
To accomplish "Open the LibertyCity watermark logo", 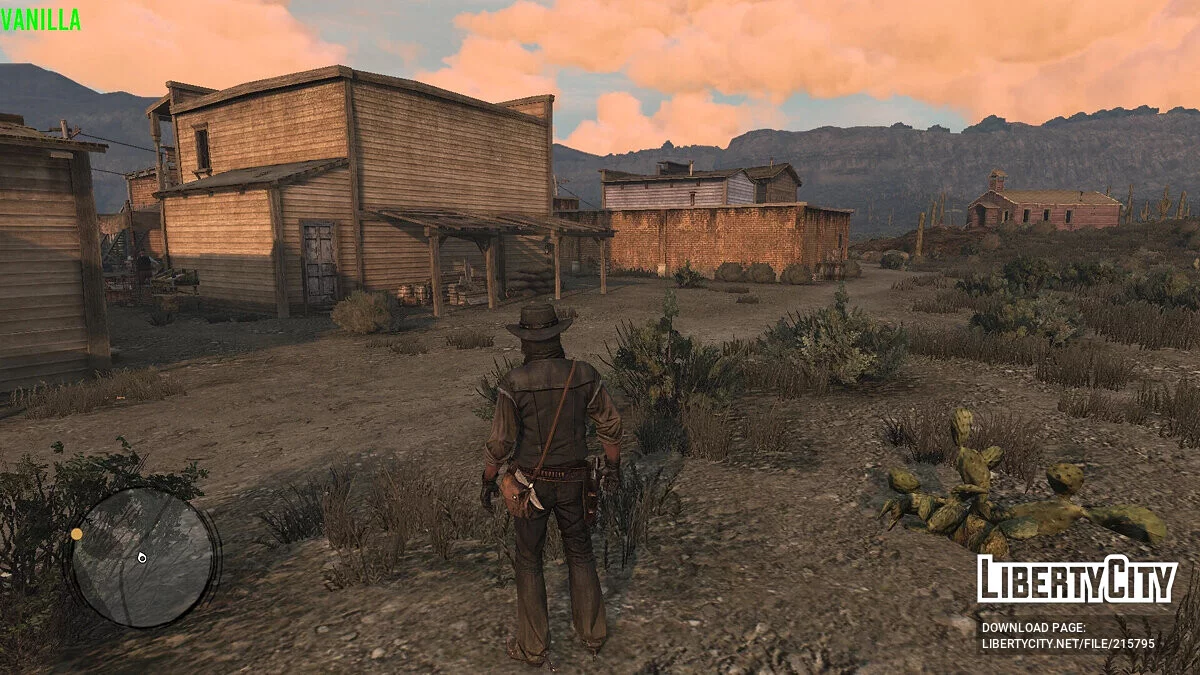I will point(1076,580).
